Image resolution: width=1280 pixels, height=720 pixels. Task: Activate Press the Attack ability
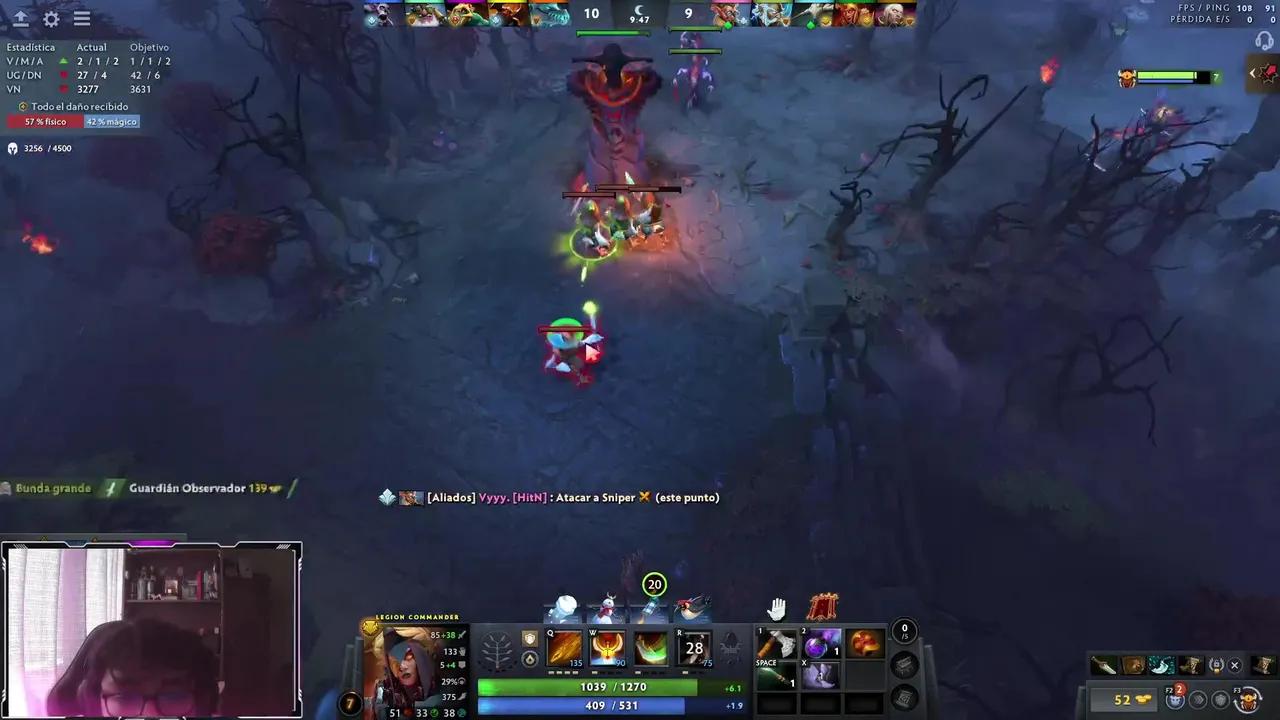point(607,648)
